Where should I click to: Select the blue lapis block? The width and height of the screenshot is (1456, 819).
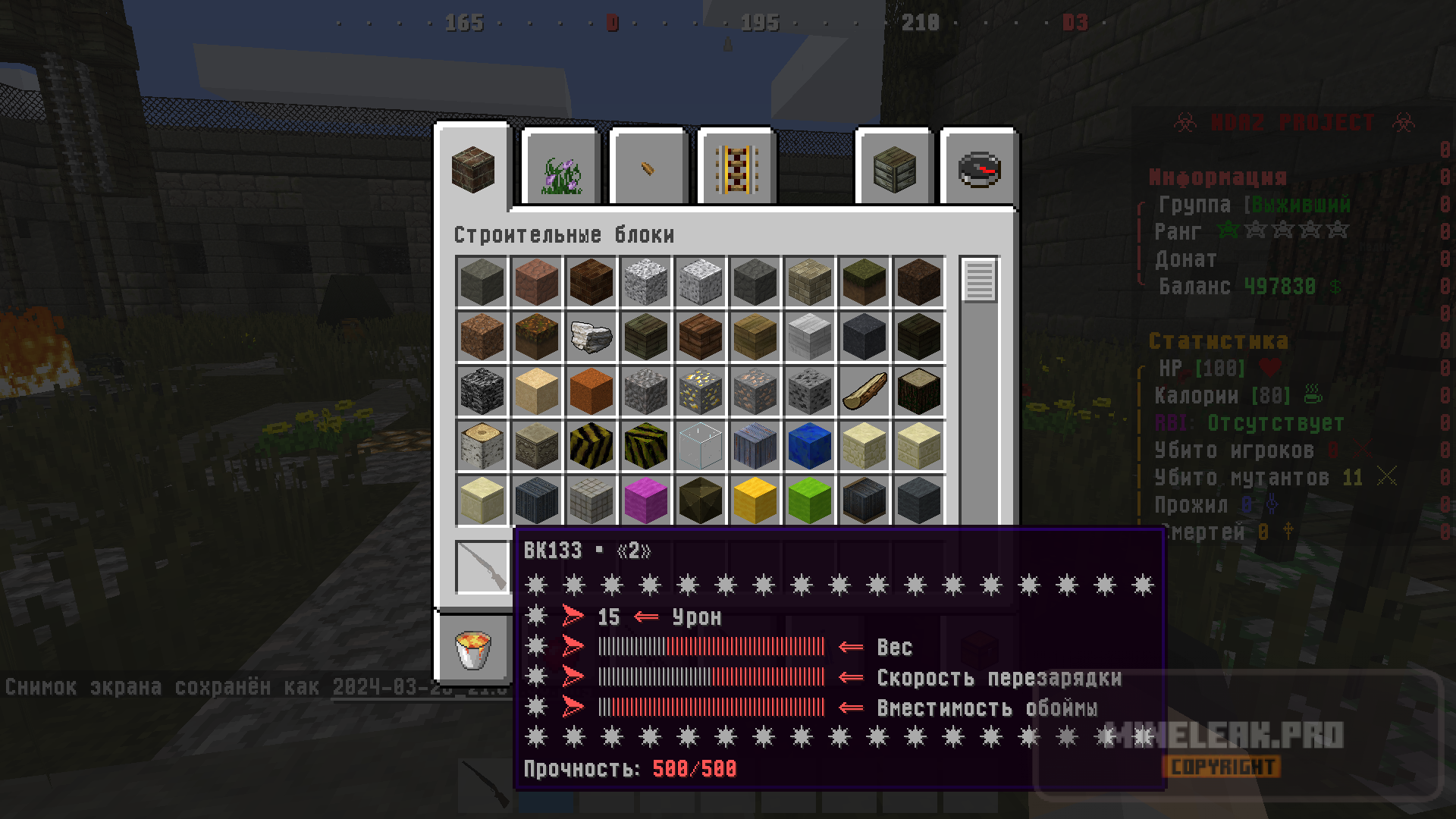[810, 446]
